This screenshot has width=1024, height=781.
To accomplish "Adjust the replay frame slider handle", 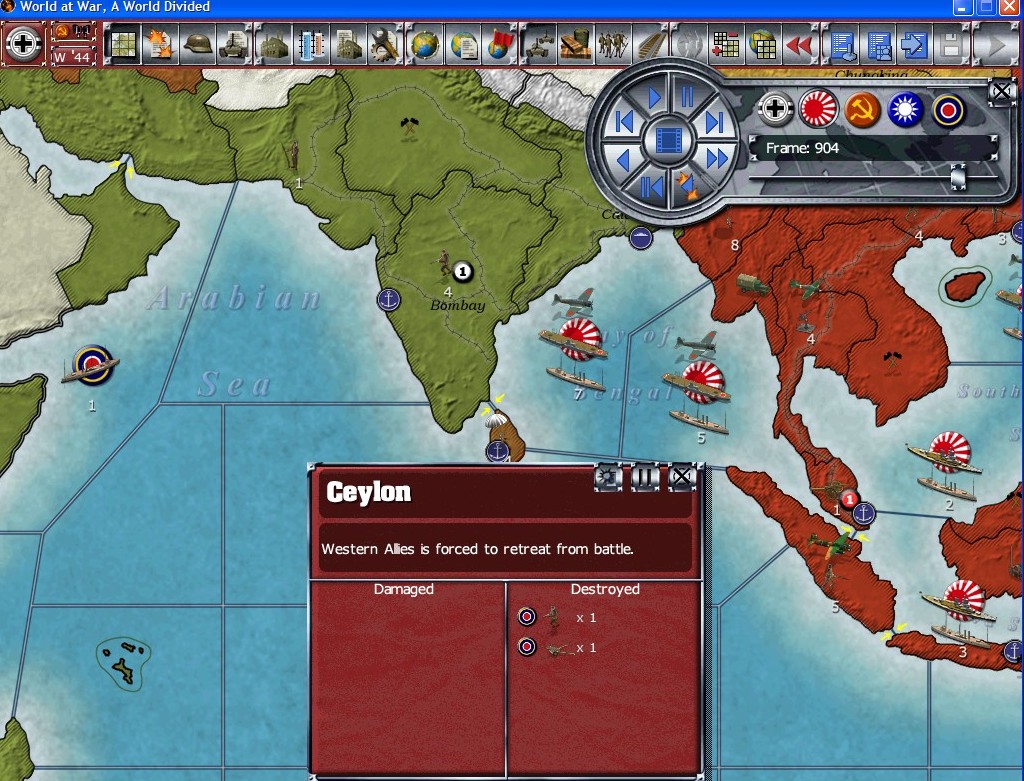I will tap(958, 177).
